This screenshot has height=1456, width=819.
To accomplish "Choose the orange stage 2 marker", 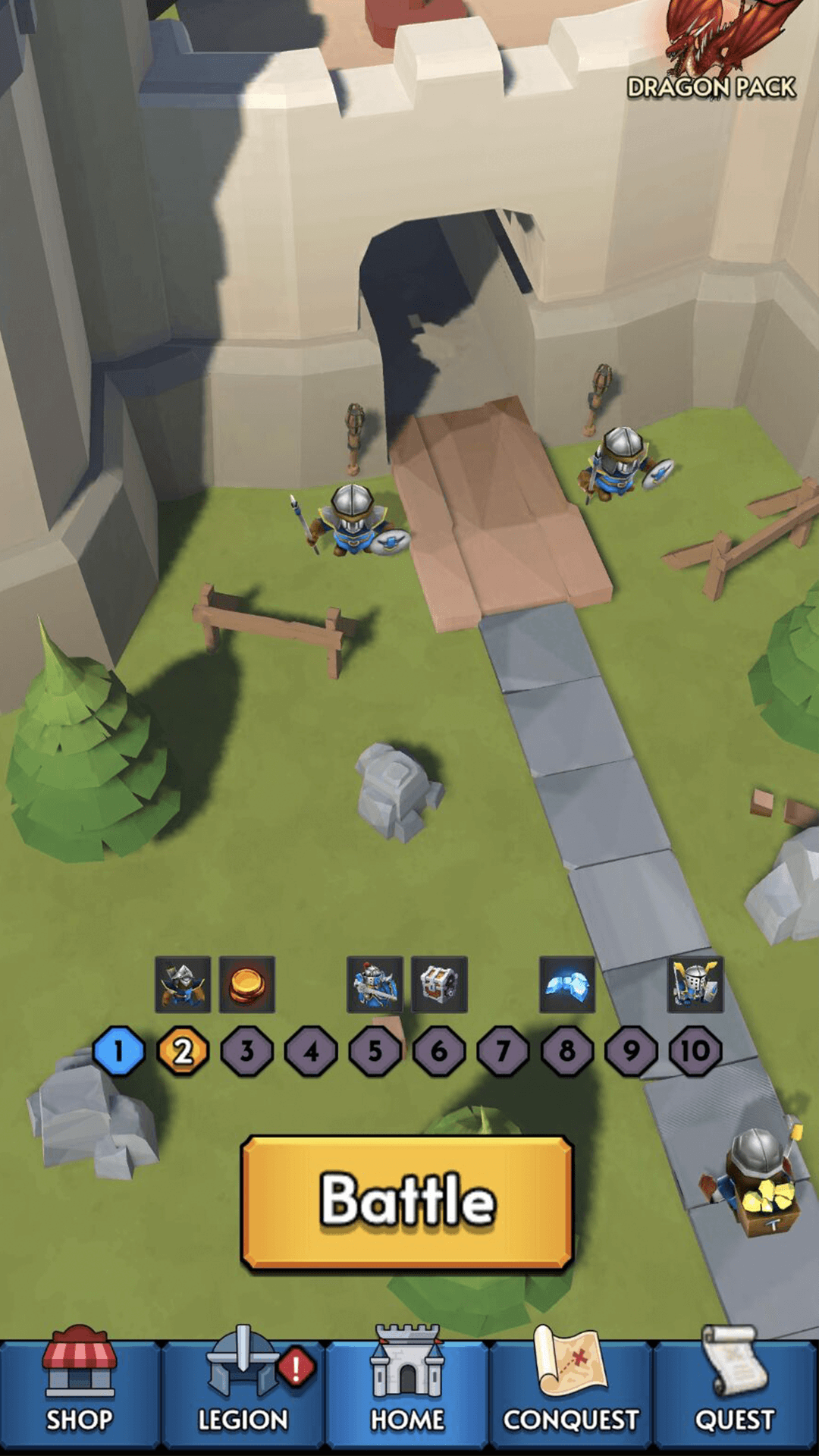I will coord(183,1051).
